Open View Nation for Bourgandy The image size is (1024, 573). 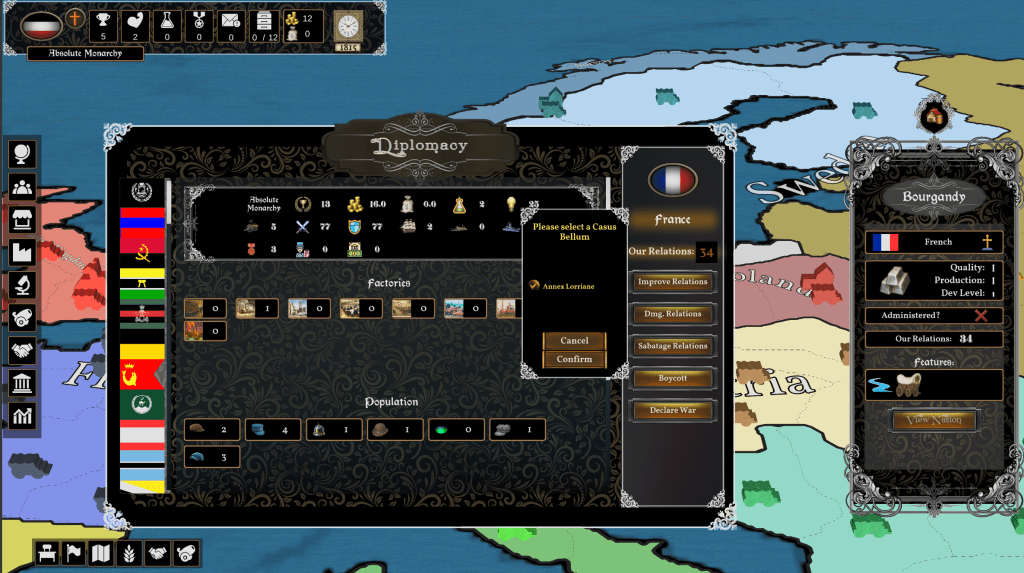click(x=934, y=420)
